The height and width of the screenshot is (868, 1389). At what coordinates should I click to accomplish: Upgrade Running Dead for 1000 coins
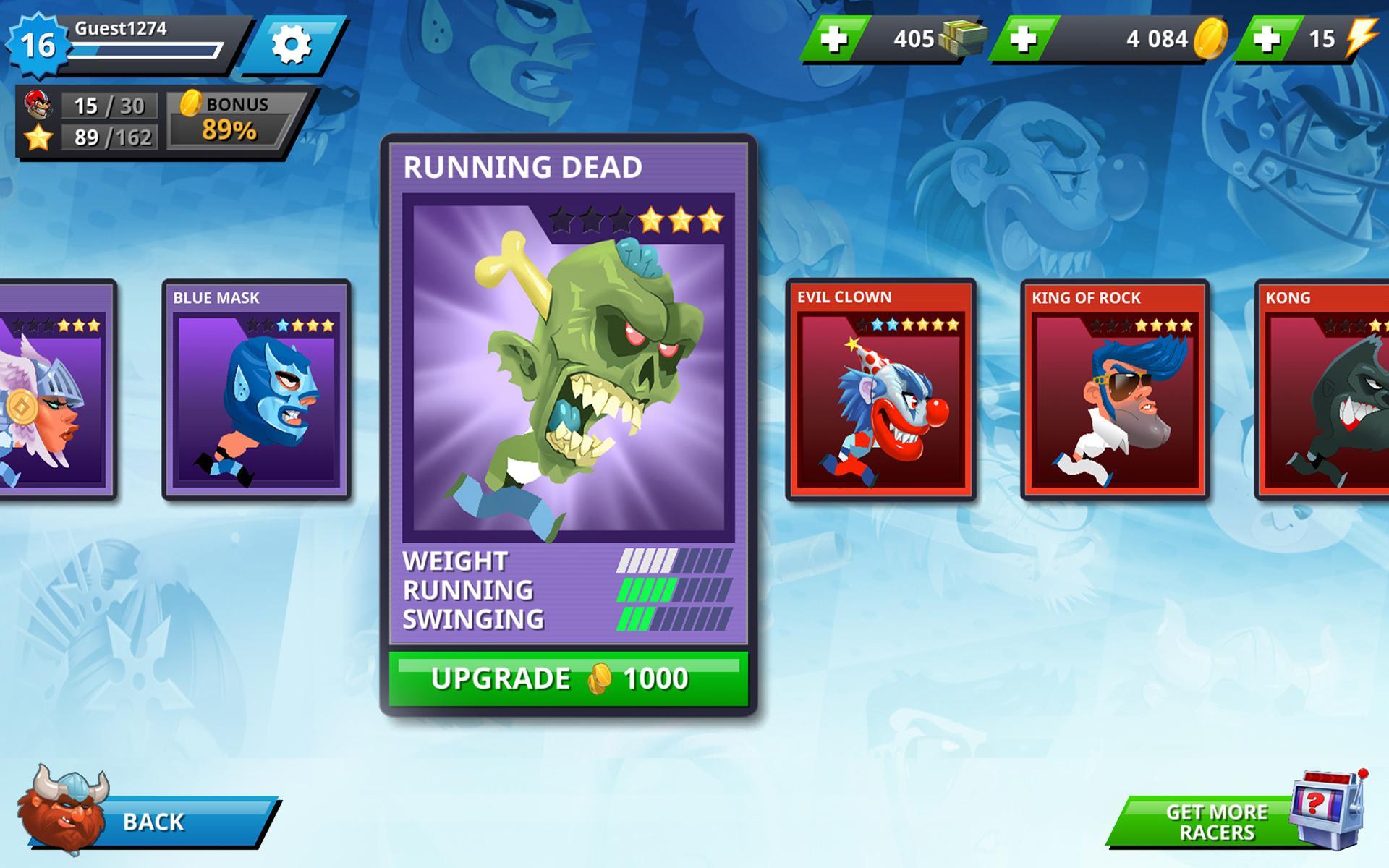pos(569,678)
